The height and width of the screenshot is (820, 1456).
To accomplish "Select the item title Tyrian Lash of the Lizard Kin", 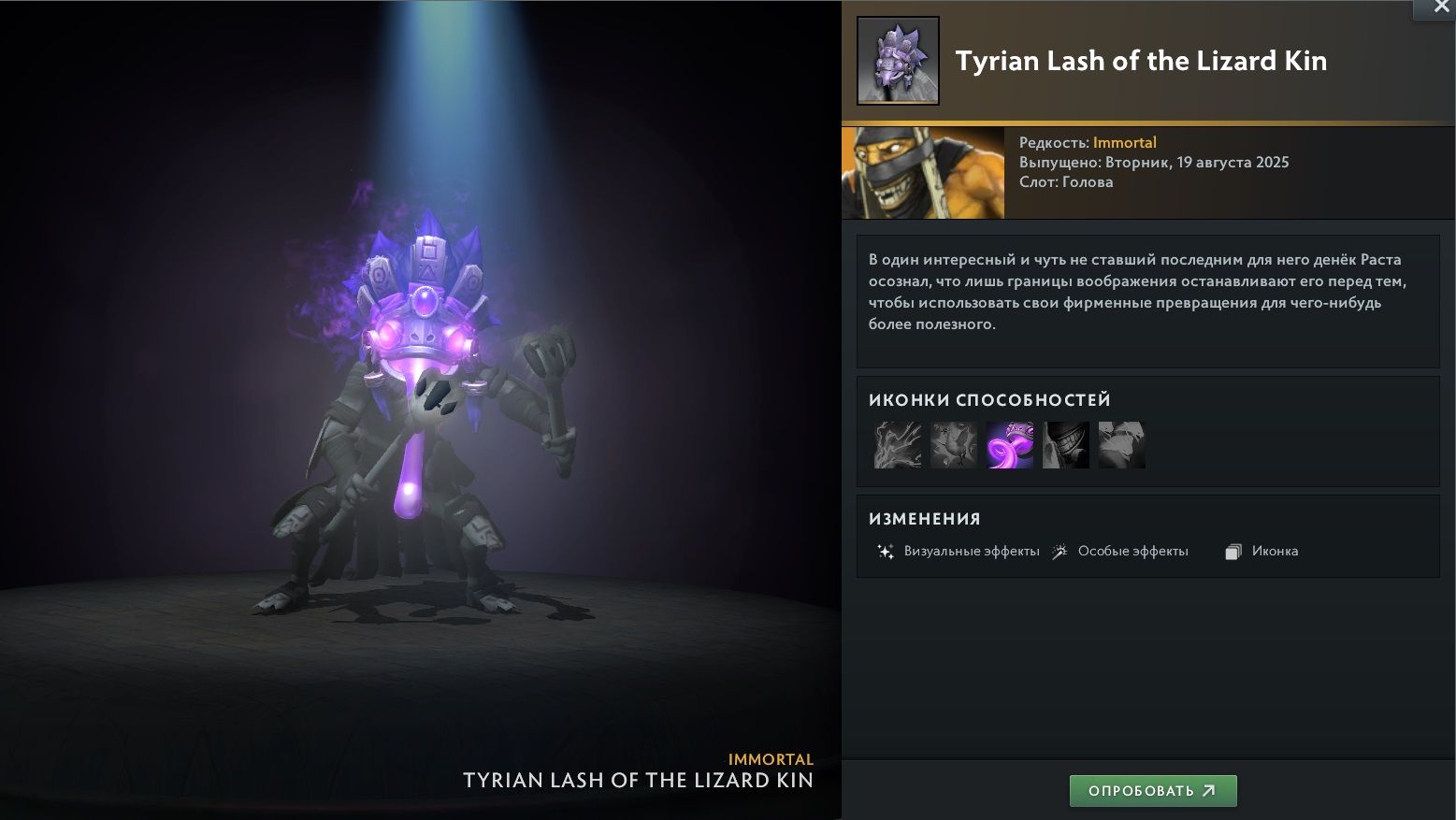I will tap(1141, 61).
